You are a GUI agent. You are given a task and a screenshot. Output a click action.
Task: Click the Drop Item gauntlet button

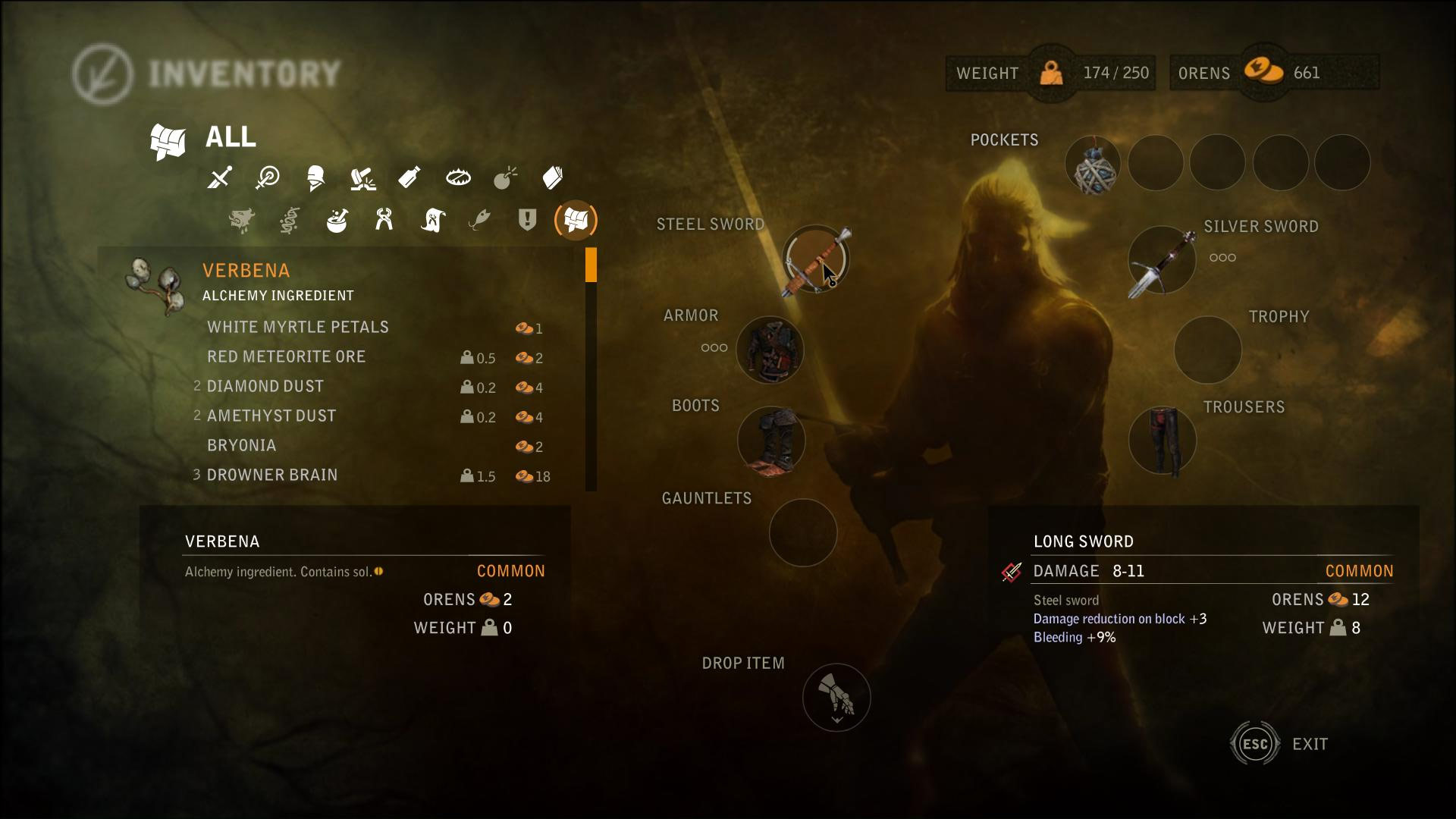[836, 697]
